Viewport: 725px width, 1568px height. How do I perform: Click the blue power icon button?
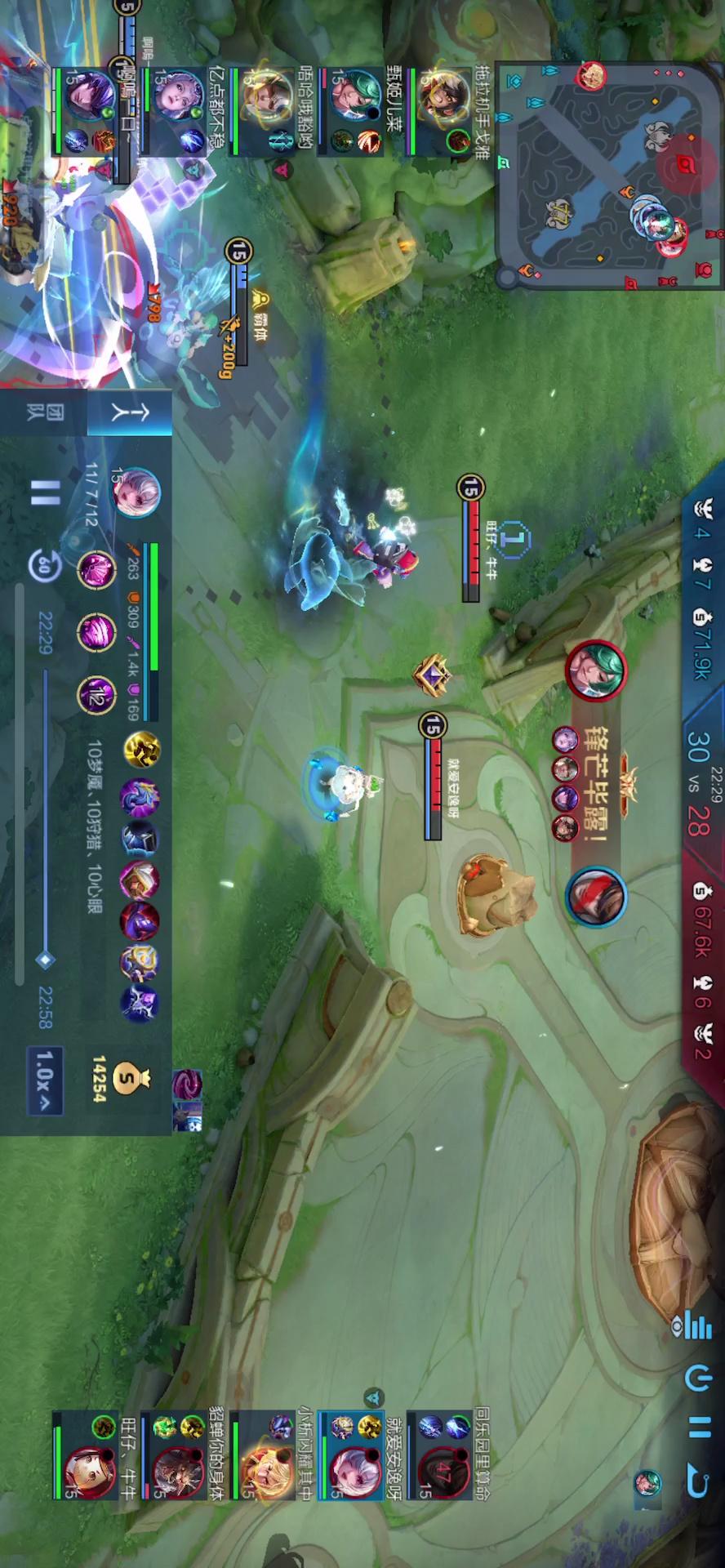pos(696,1379)
